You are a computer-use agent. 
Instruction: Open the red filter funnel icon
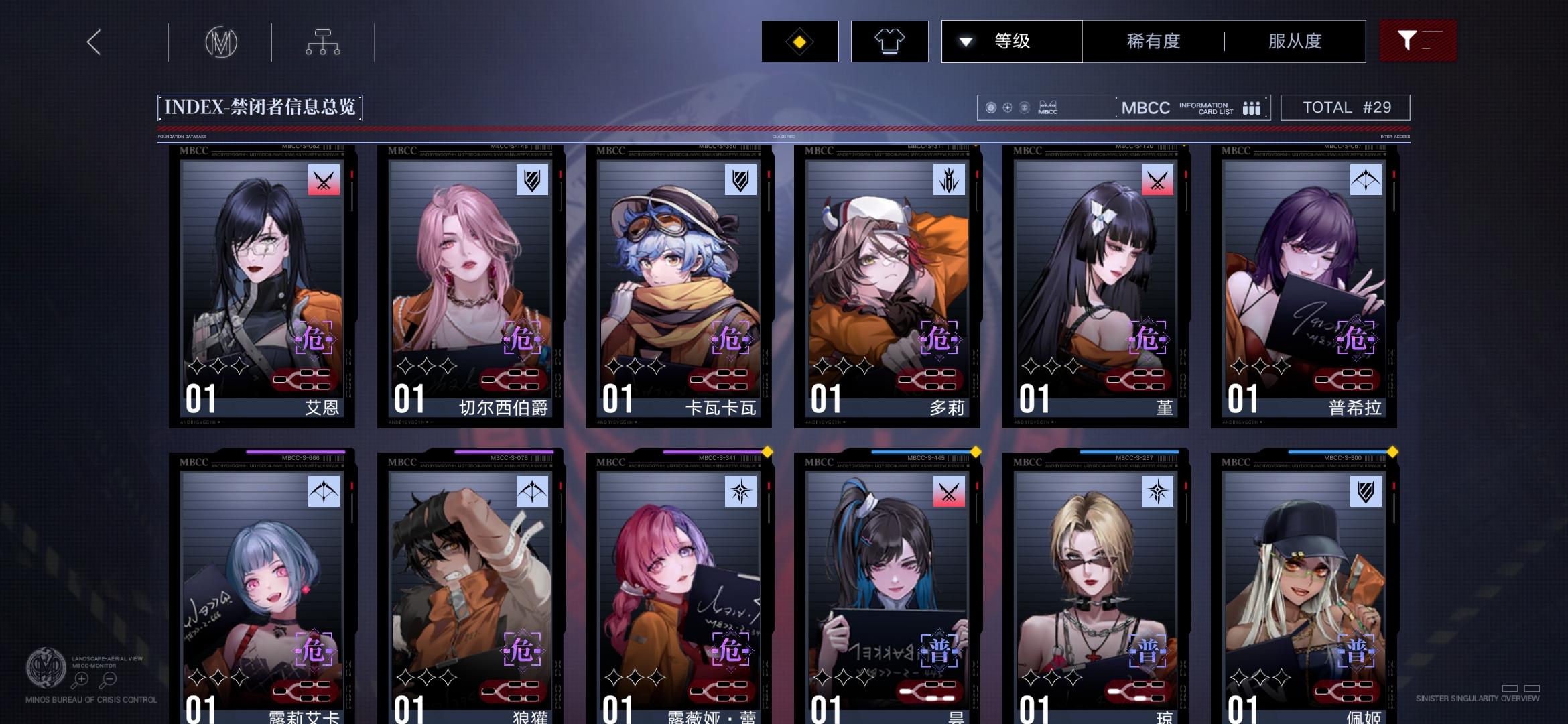[1417, 41]
